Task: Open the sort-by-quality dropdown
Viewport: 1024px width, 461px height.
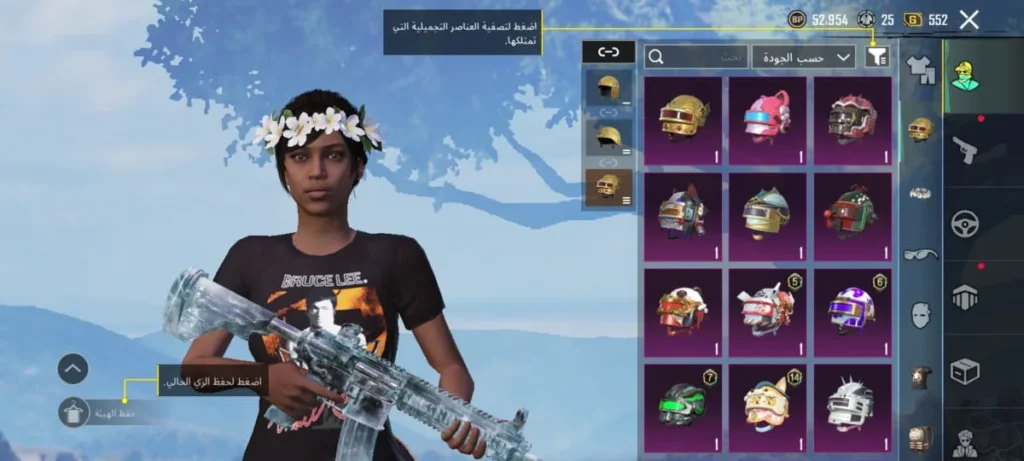Action: (804, 57)
